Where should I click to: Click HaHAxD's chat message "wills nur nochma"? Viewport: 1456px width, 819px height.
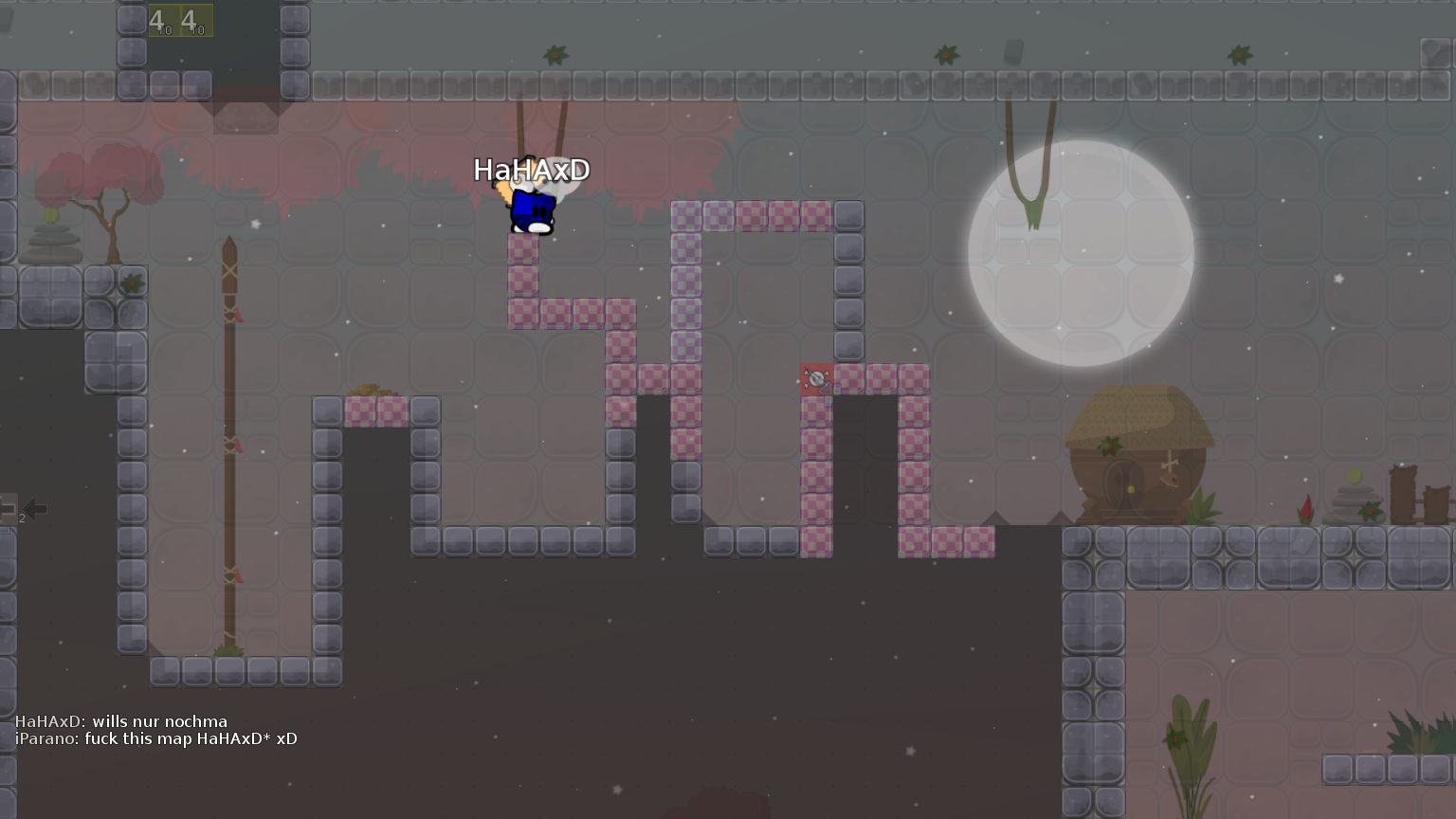click(159, 721)
